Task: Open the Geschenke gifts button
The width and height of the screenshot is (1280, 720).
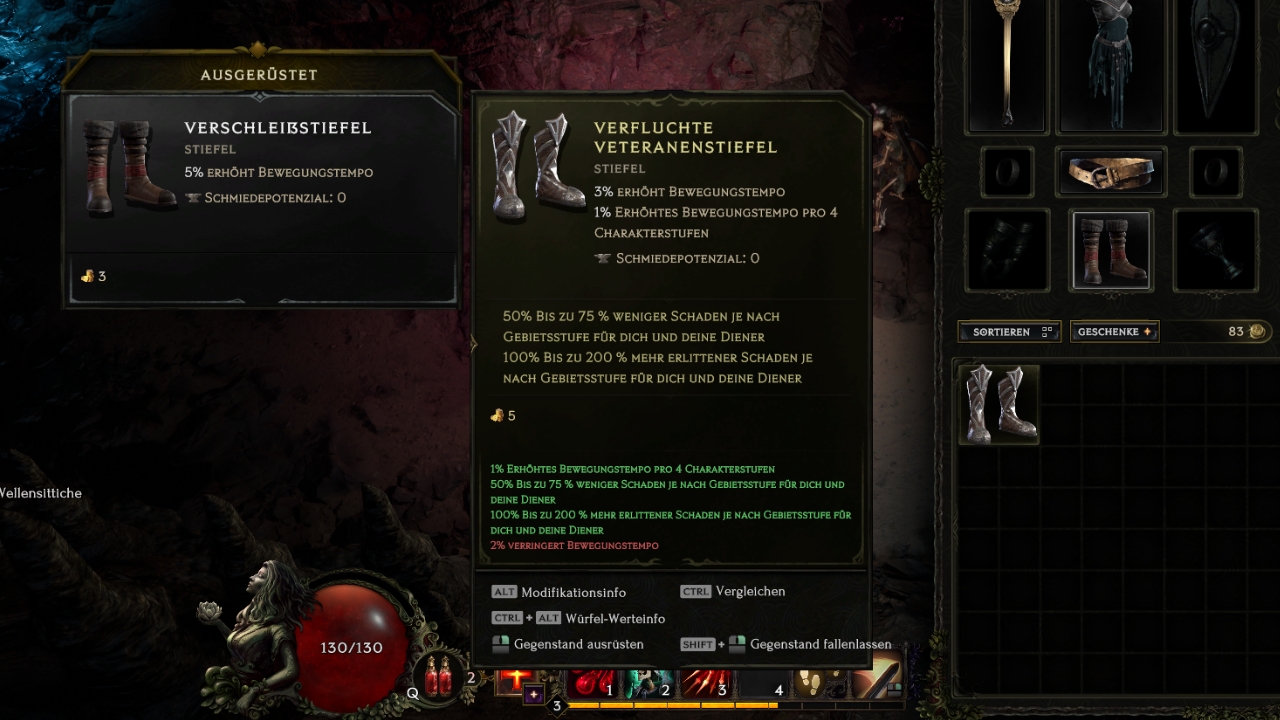Action: (x=1114, y=332)
